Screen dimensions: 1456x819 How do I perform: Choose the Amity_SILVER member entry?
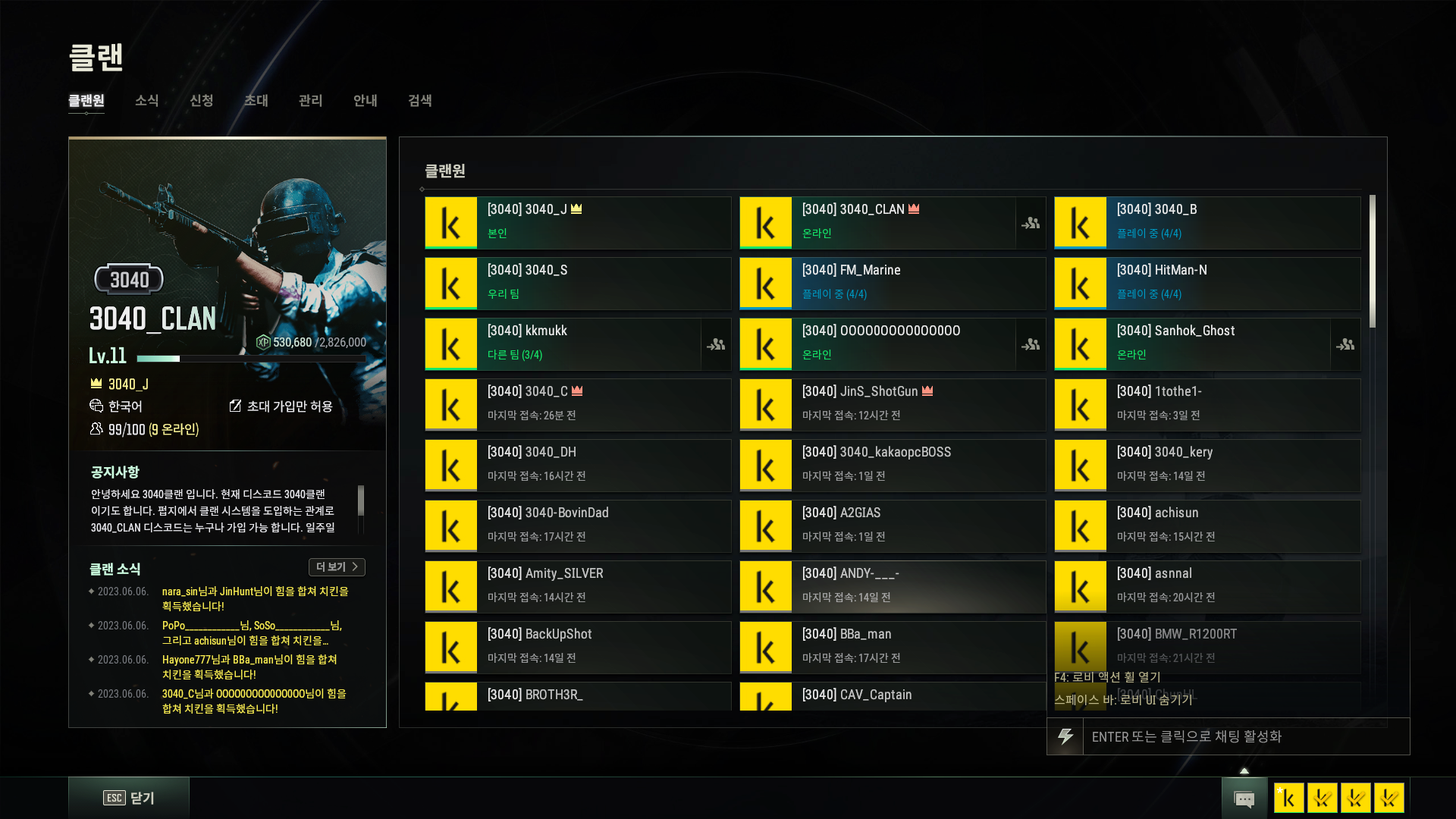point(577,587)
